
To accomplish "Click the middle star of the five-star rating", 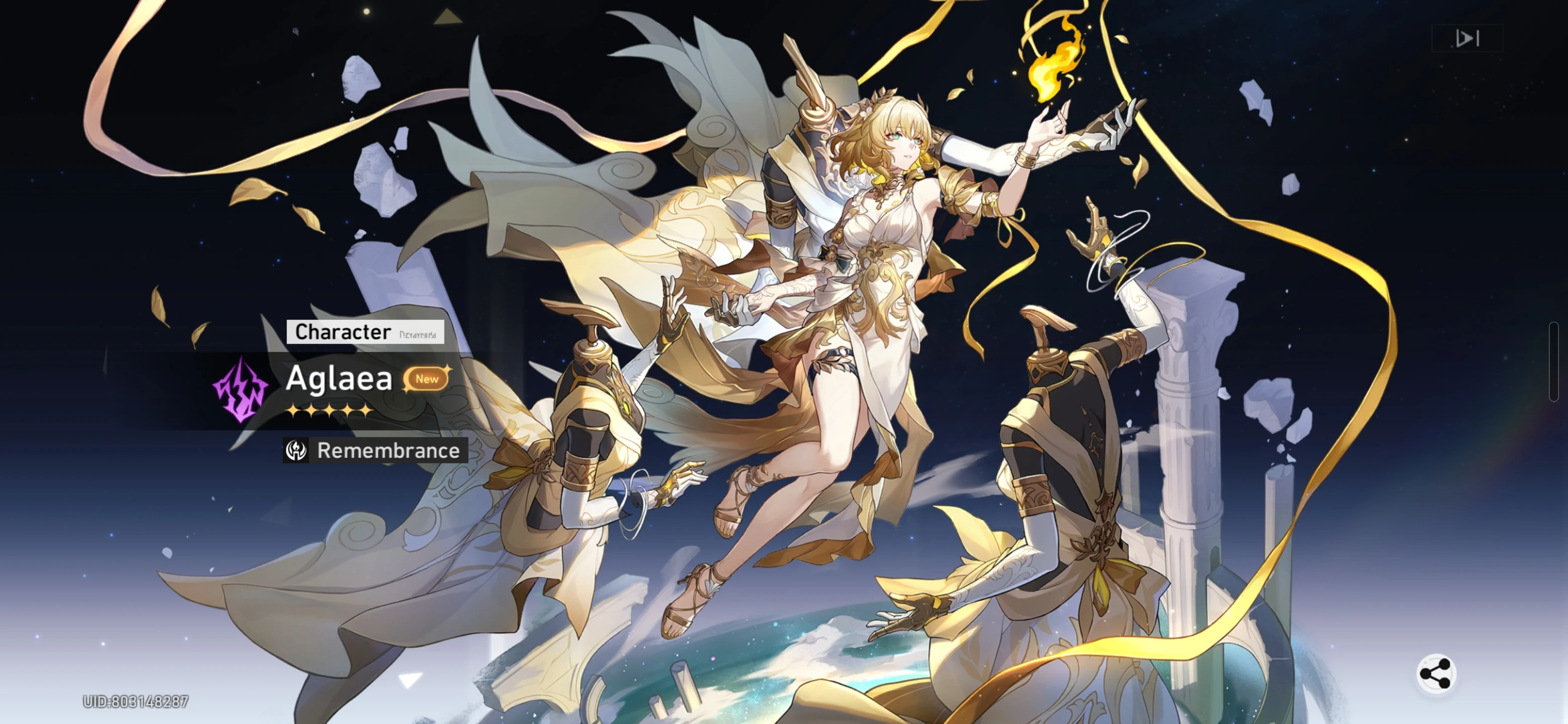I will coord(330,411).
